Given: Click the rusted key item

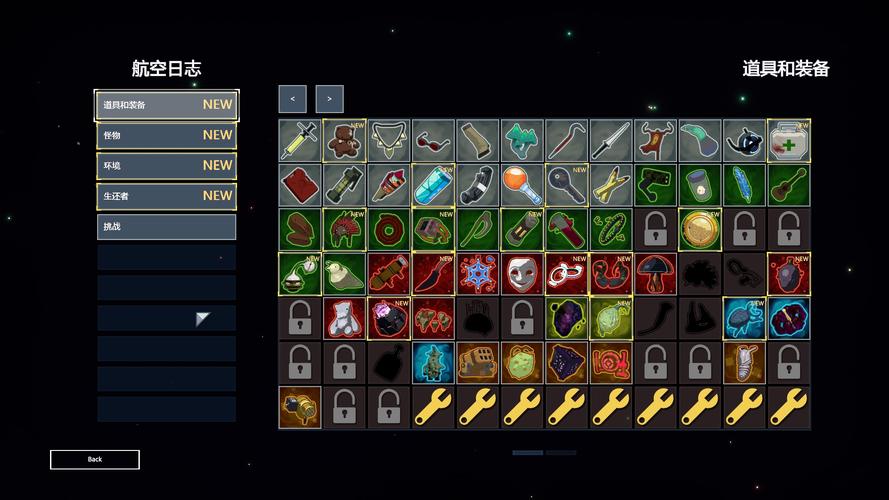Looking at the screenshot, I should [x=566, y=185].
